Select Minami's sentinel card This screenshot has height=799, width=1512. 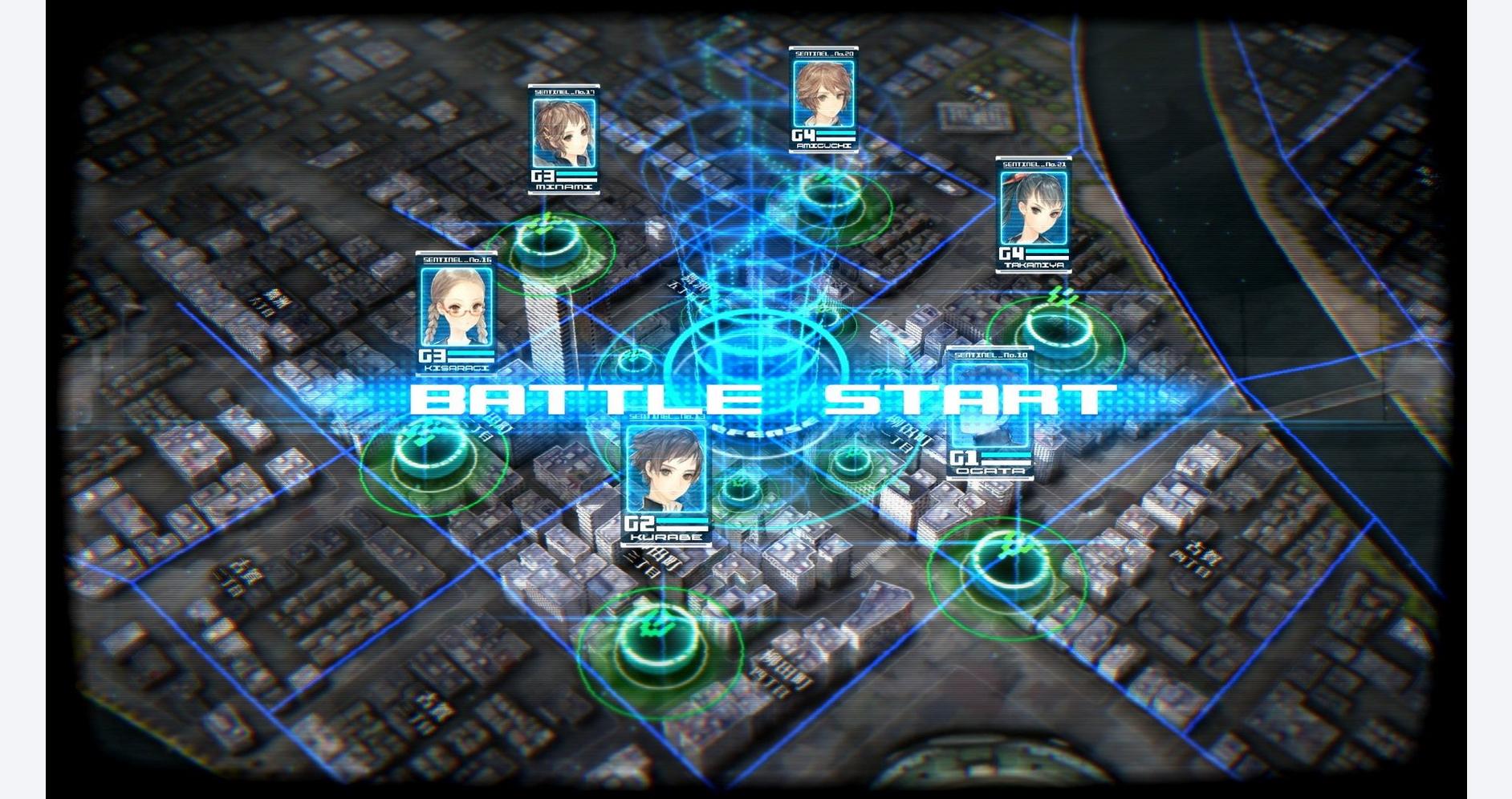[565, 140]
